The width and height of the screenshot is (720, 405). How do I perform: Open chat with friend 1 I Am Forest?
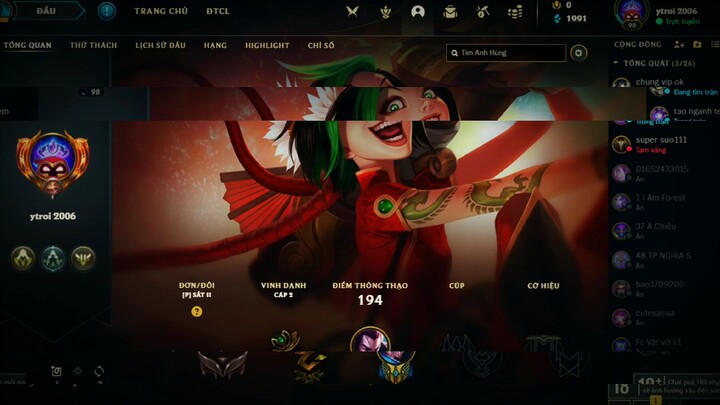(661, 198)
